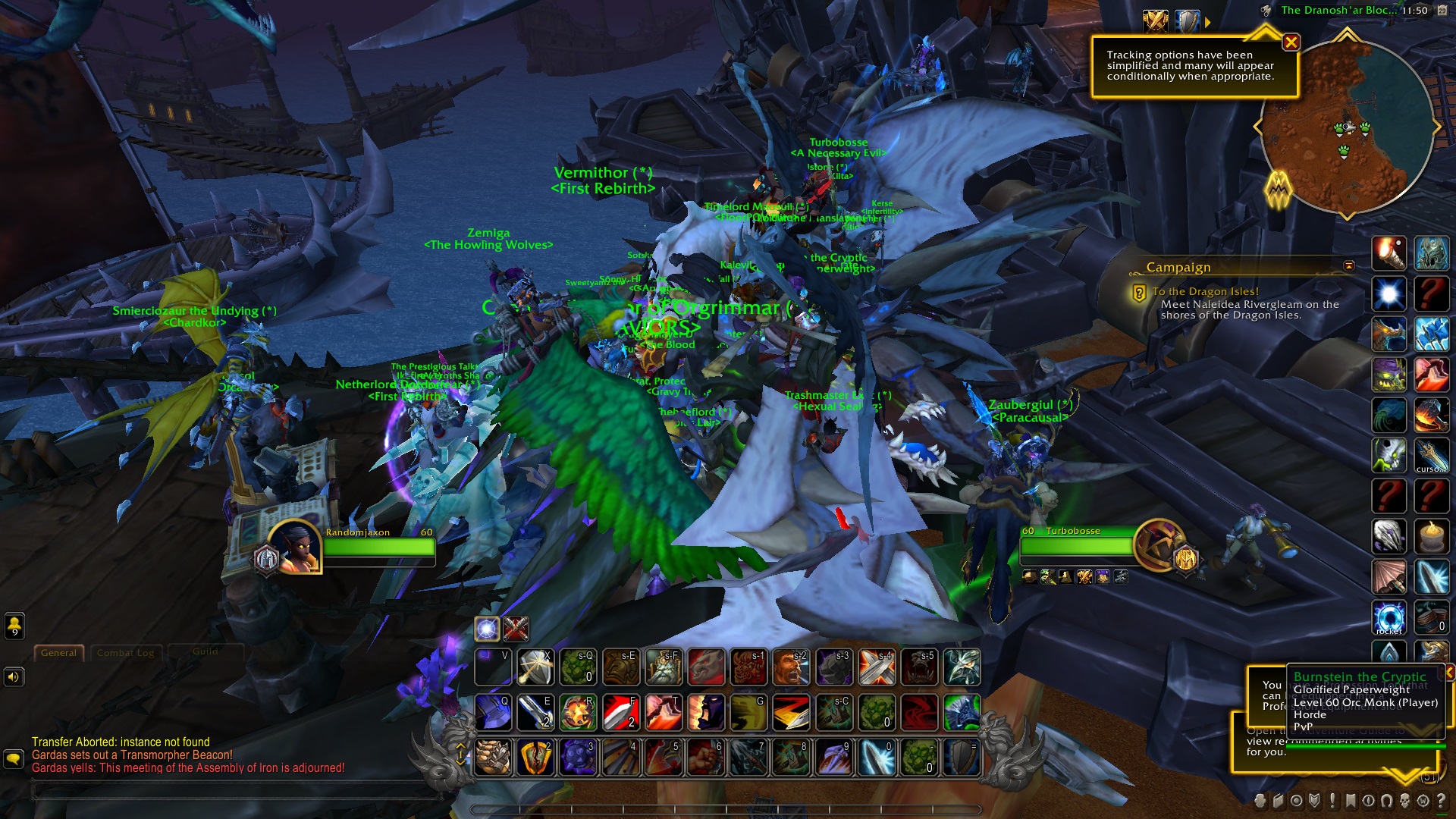Click the Turbobosse target portrait
The height and width of the screenshot is (819, 1456).
pos(1159,544)
